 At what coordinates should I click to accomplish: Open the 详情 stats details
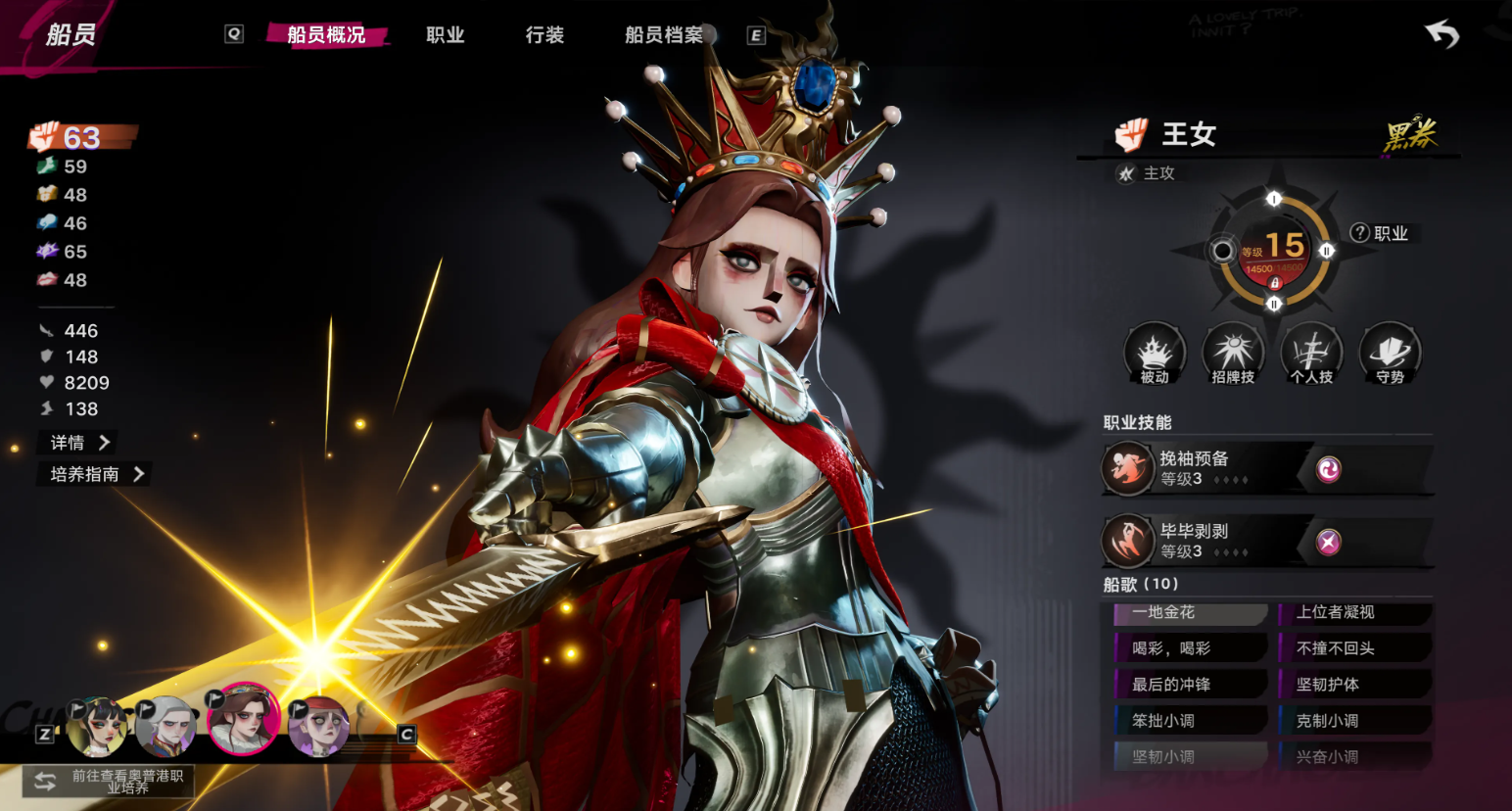[80, 443]
